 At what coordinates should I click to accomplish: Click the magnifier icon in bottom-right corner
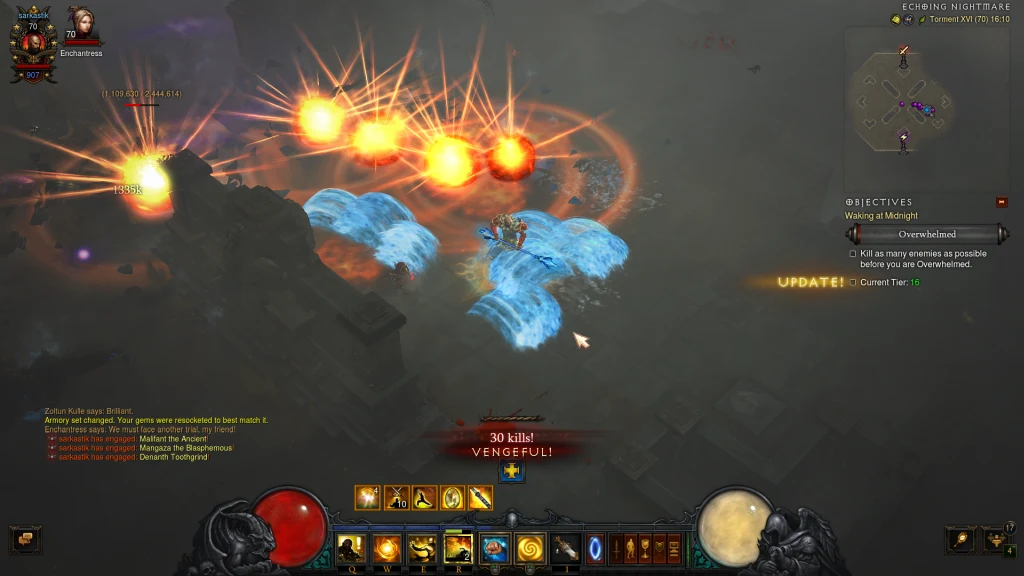[960, 540]
